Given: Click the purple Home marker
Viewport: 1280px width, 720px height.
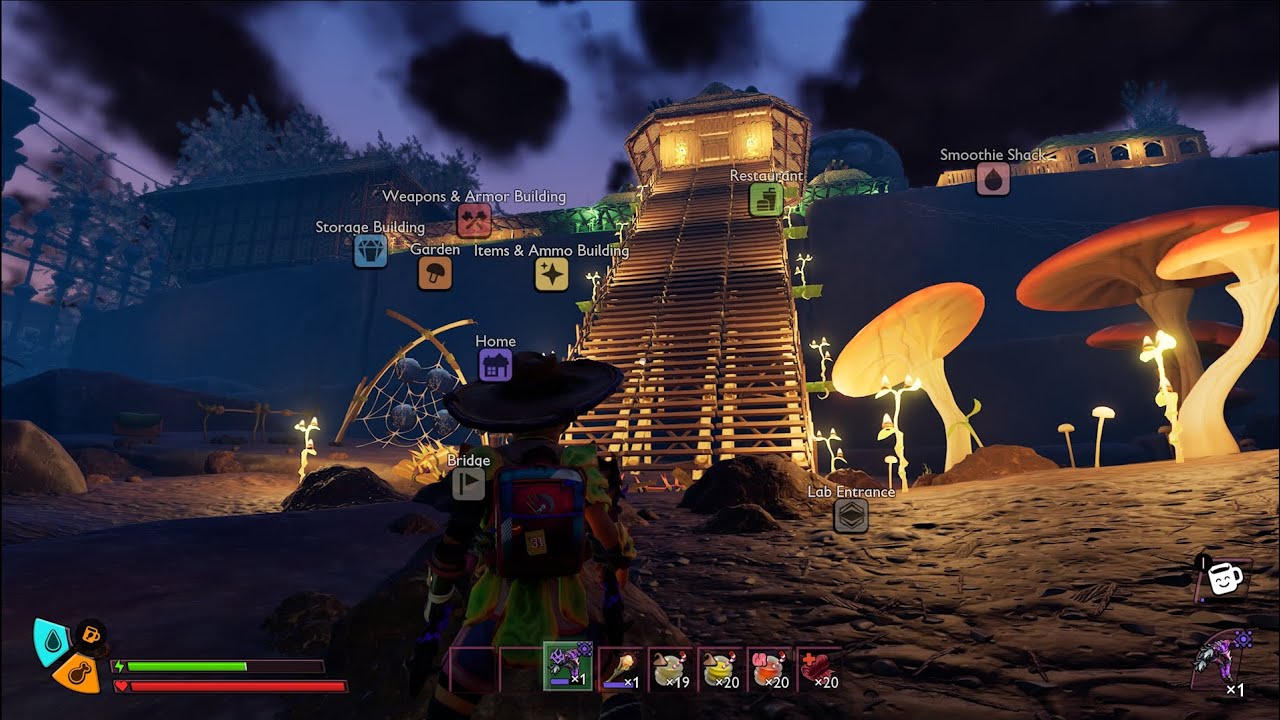Looking at the screenshot, I should [495, 365].
